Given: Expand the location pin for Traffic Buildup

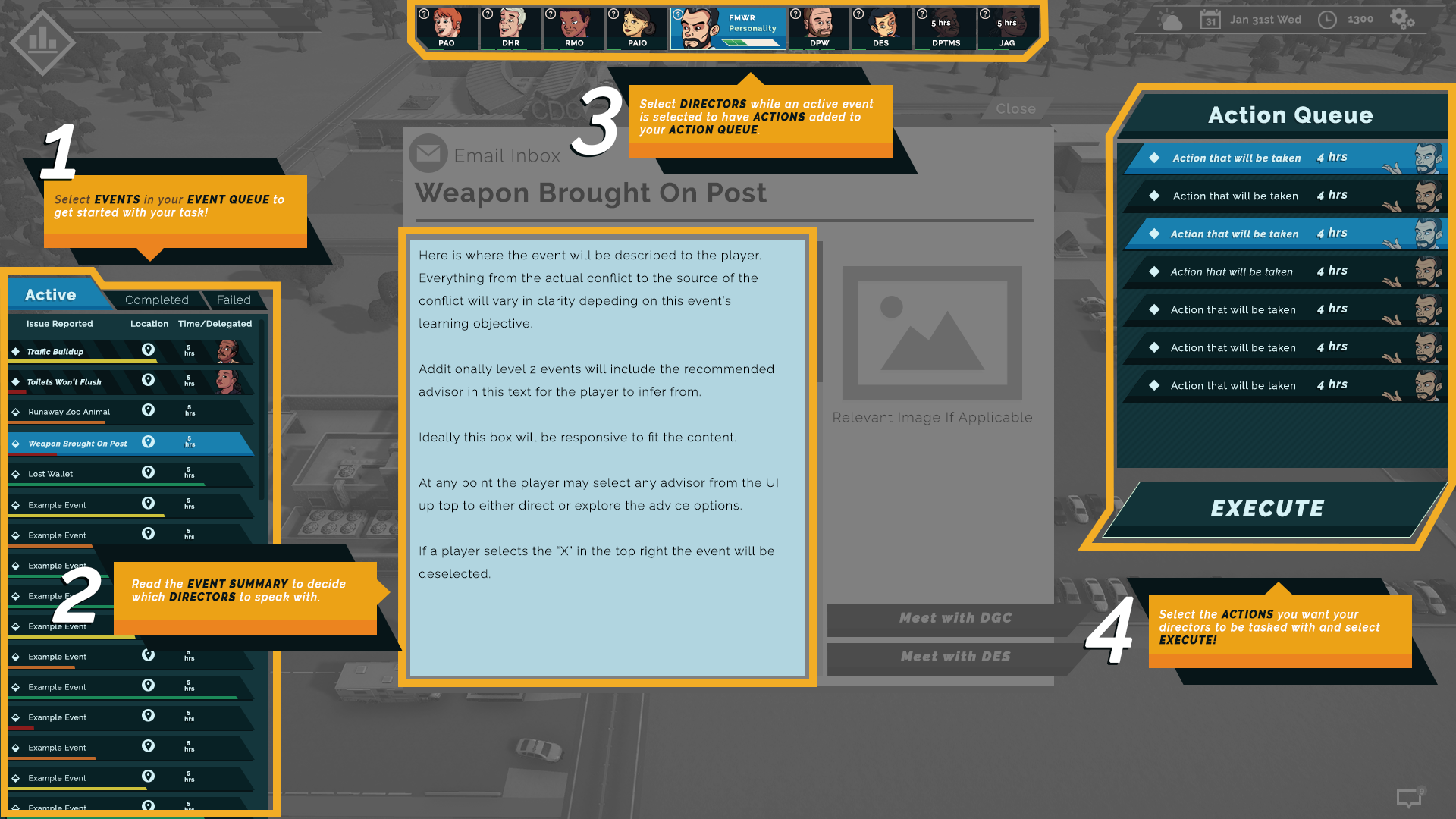Looking at the screenshot, I should click(148, 350).
